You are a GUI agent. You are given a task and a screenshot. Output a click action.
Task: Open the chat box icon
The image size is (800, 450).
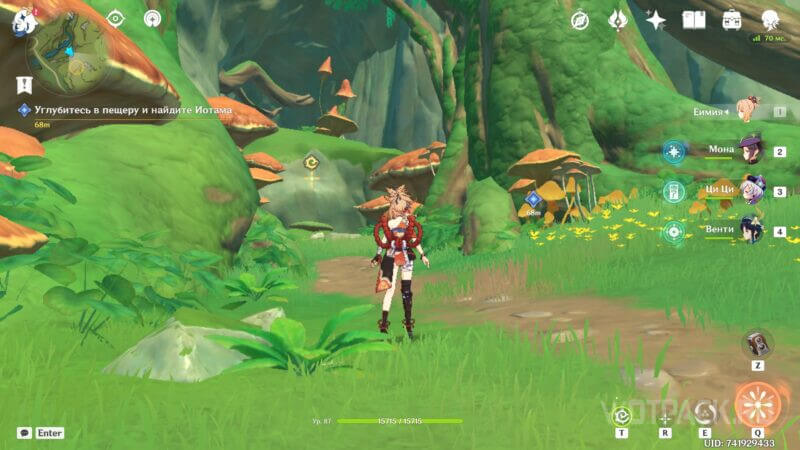pos(24,433)
